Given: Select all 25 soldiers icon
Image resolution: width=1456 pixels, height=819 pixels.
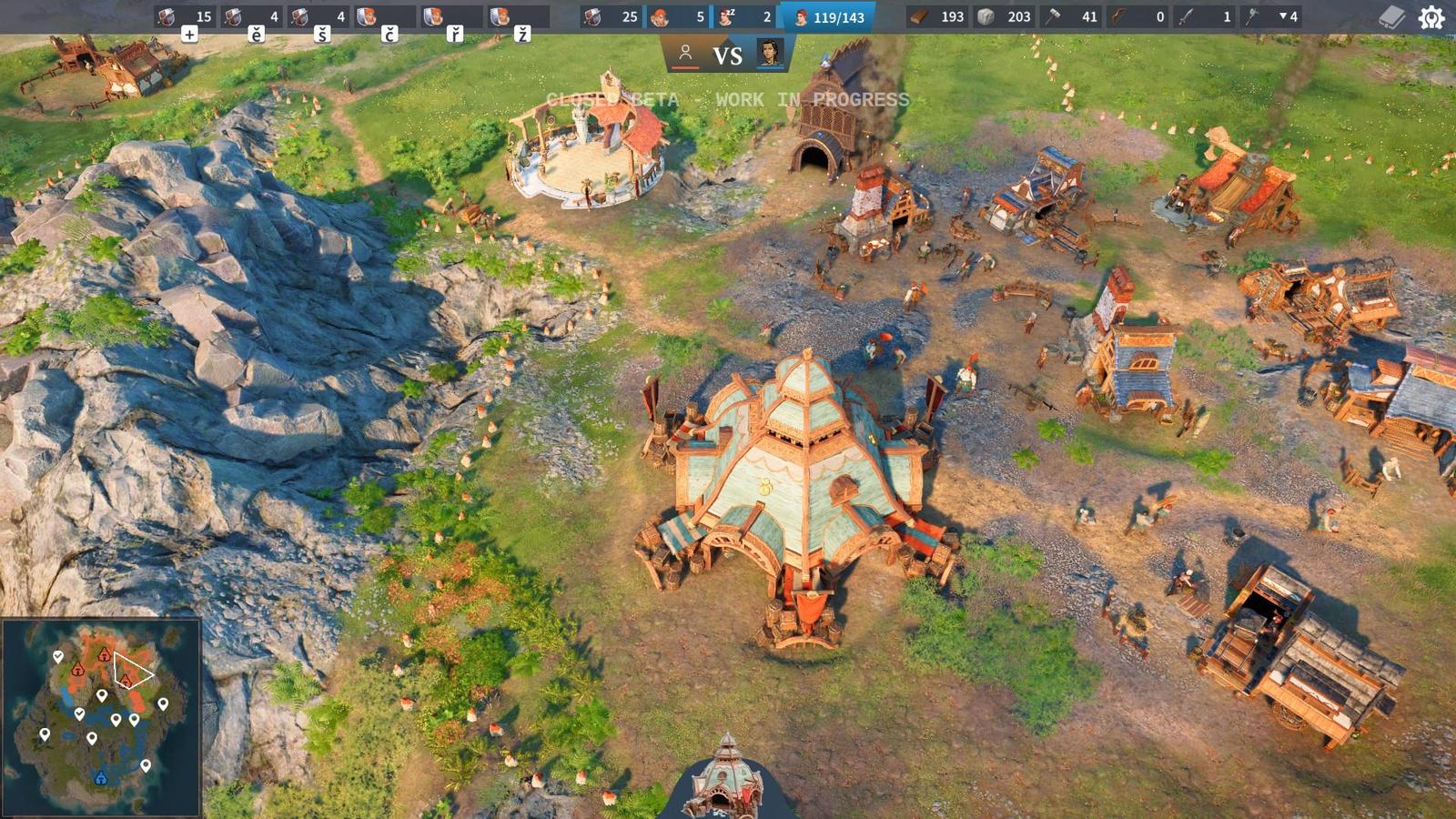Looking at the screenshot, I should 611,16.
